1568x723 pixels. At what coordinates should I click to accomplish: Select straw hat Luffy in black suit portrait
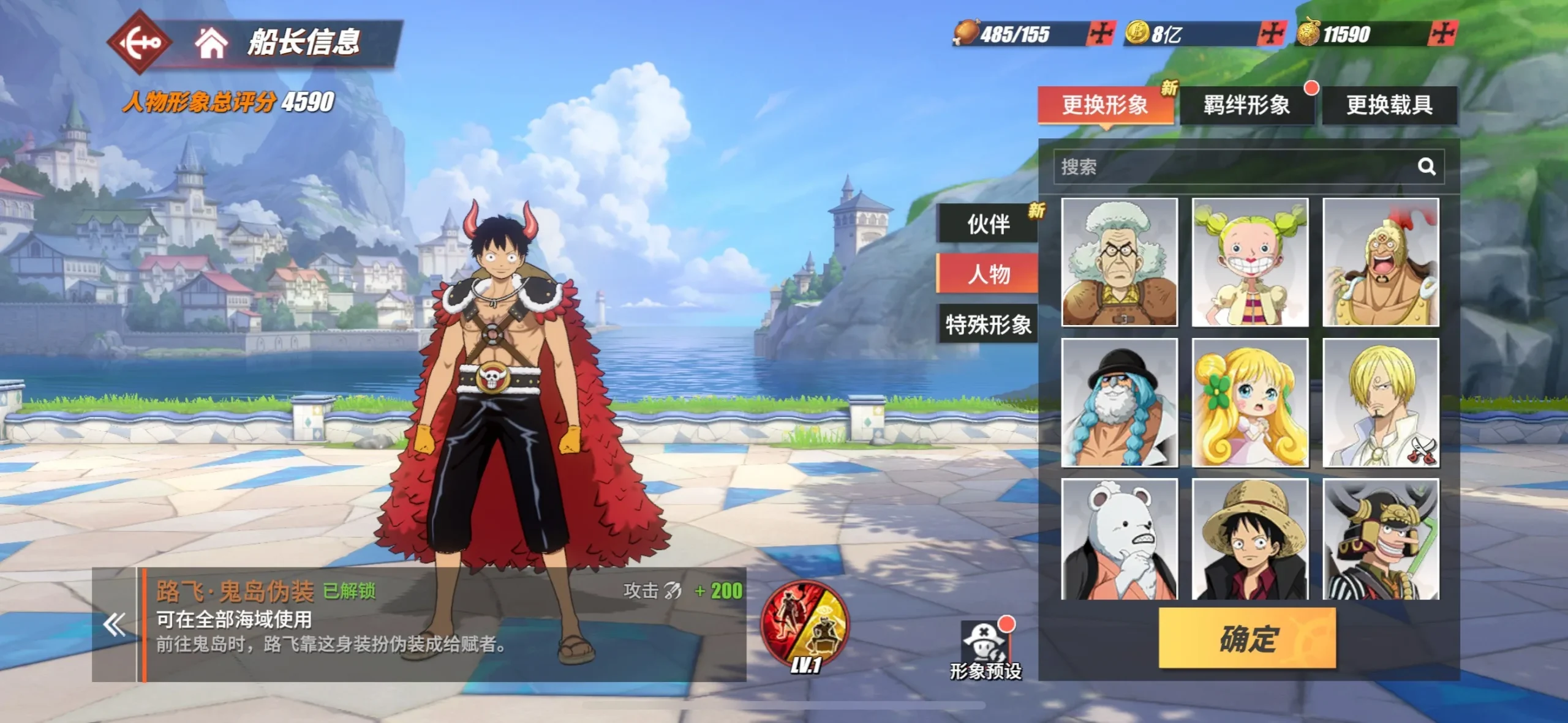pos(1249,540)
